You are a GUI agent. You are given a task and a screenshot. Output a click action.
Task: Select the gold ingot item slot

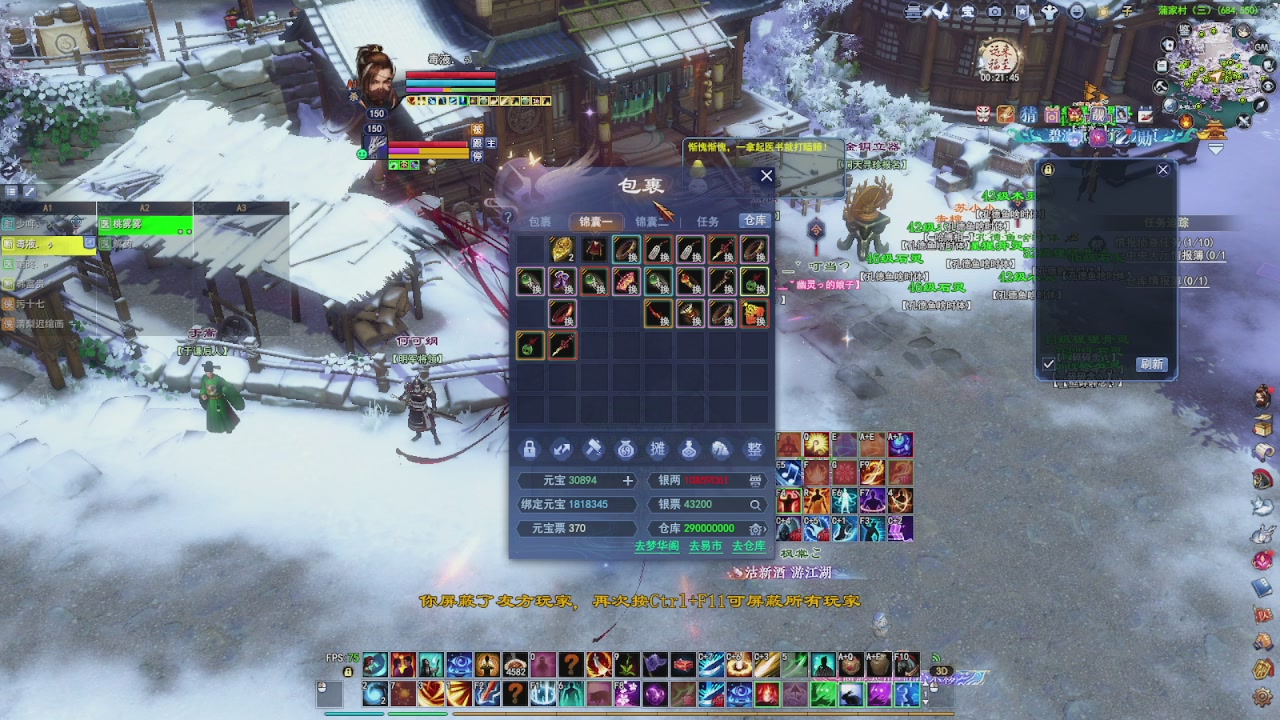[x=562, y=249]
